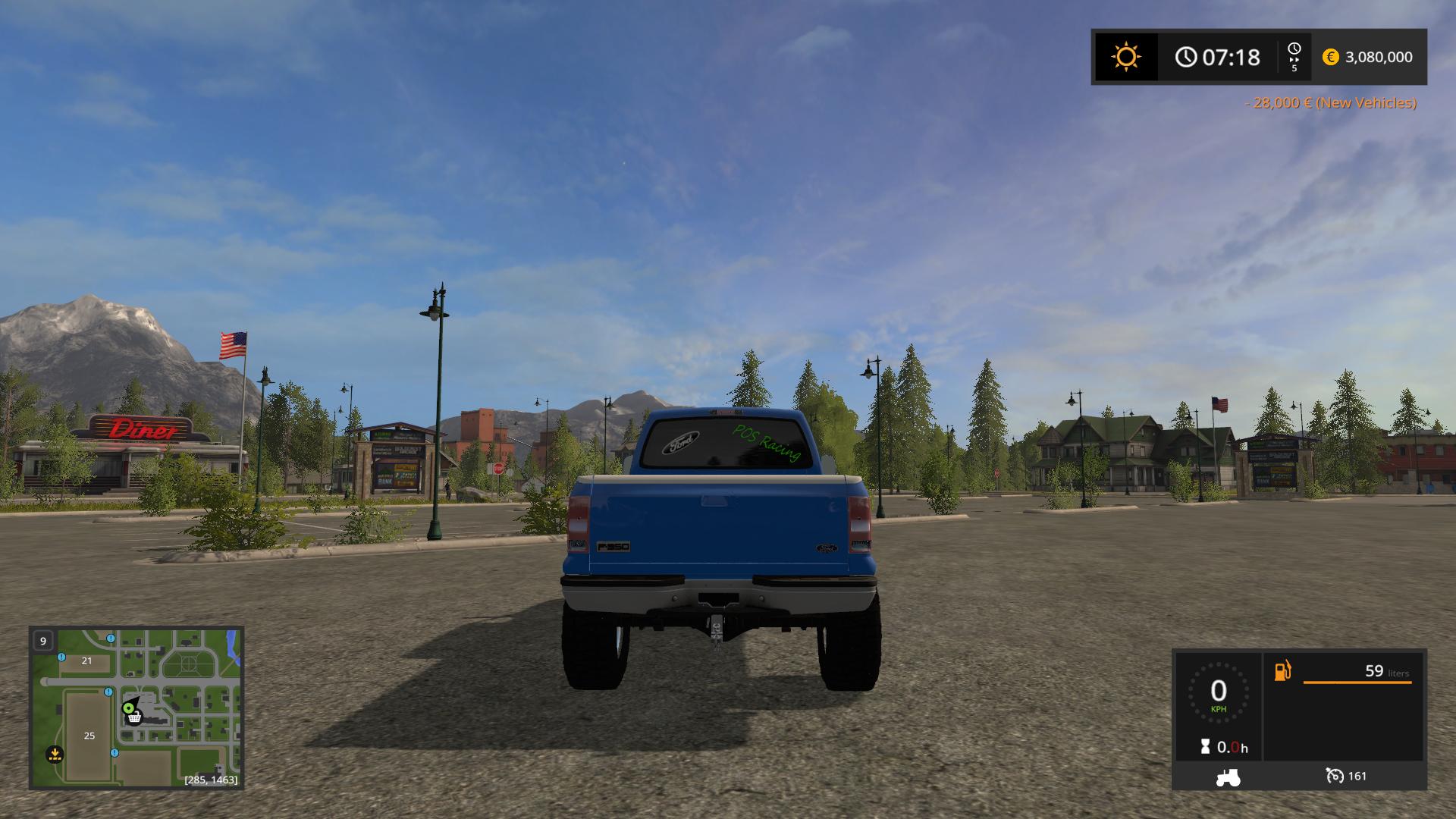
Task: Select the yellow unloading marker on minimap
Action: 54,754
